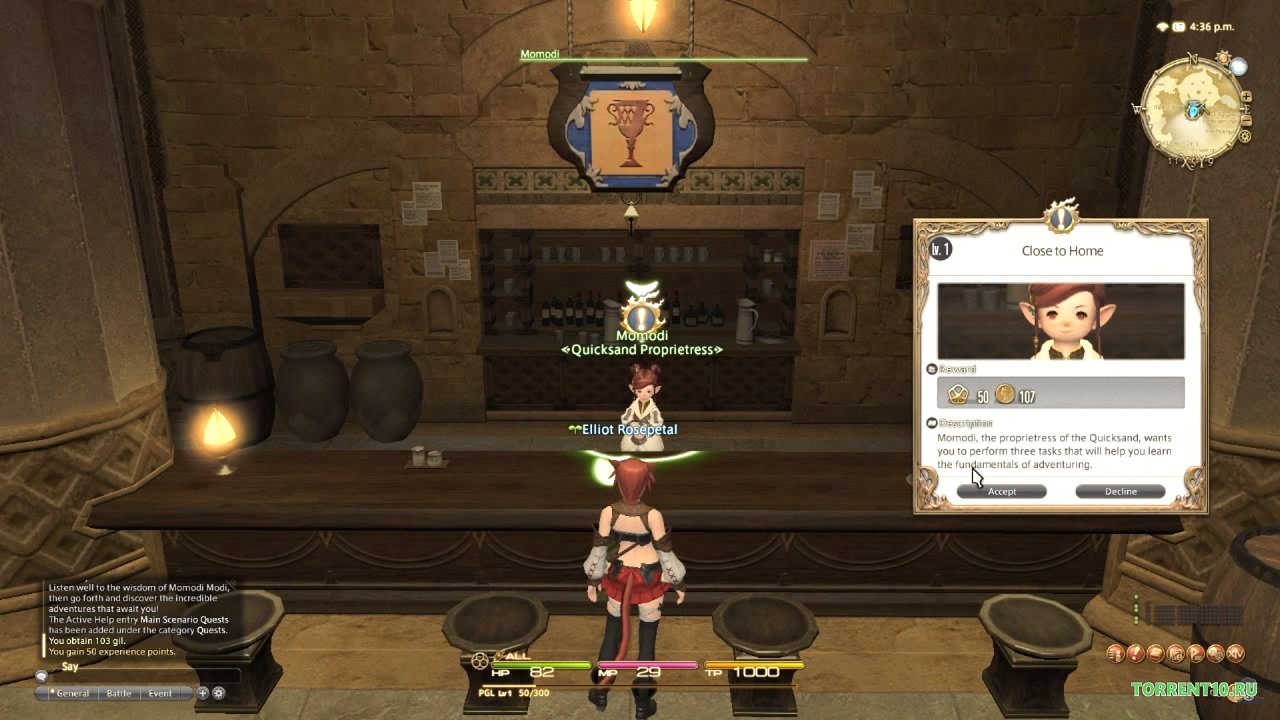The image size is (1280, 720).
Task: Add a new chat tab with plus button
Action: pyautogui.click(x=203, y=693)
